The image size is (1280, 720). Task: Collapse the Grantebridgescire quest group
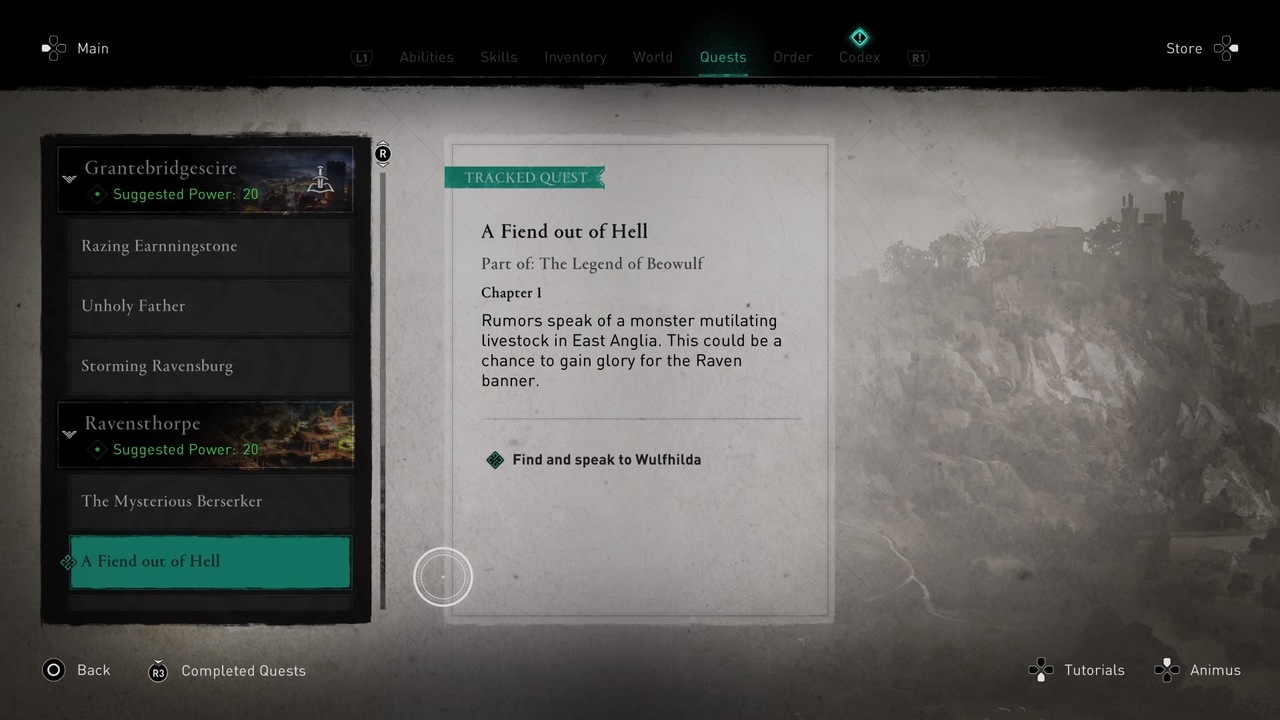[x=69, y=179]
